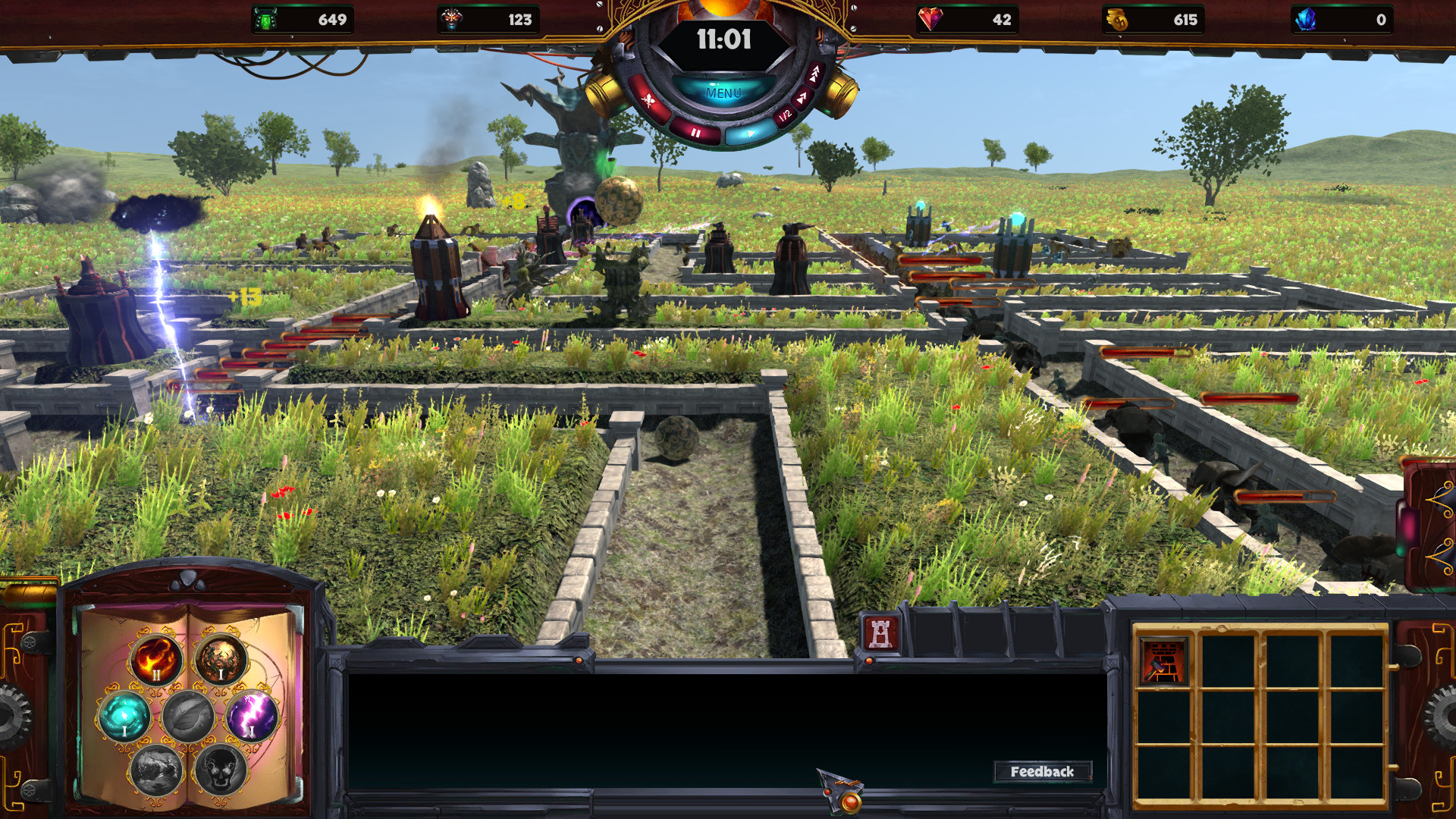Viewport: 1456px width, 819px height.
Task: Click the grey storm cloud spell
Action: coord(155,770)
